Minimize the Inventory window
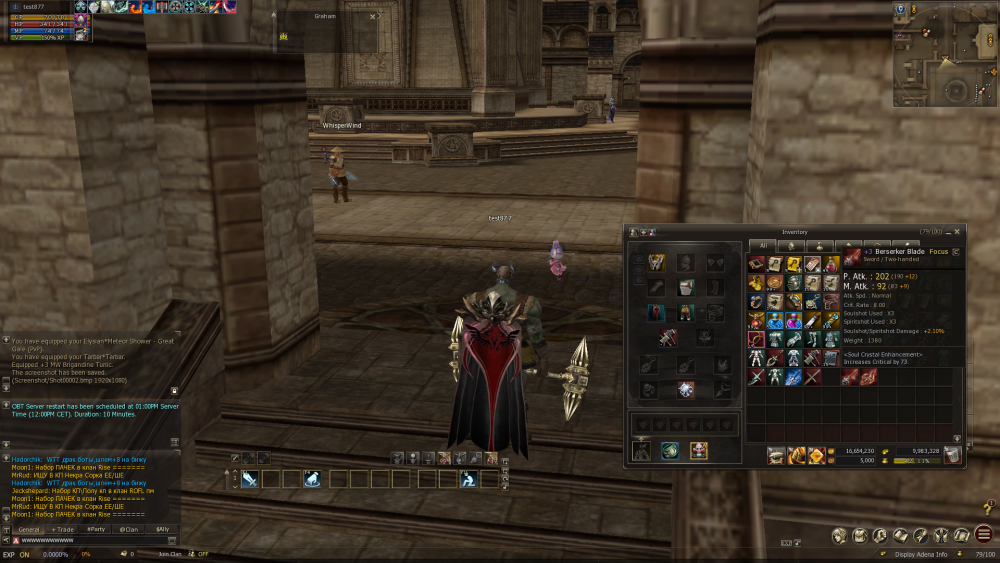This screenshot has height=563, width=1000. [947, 231]
